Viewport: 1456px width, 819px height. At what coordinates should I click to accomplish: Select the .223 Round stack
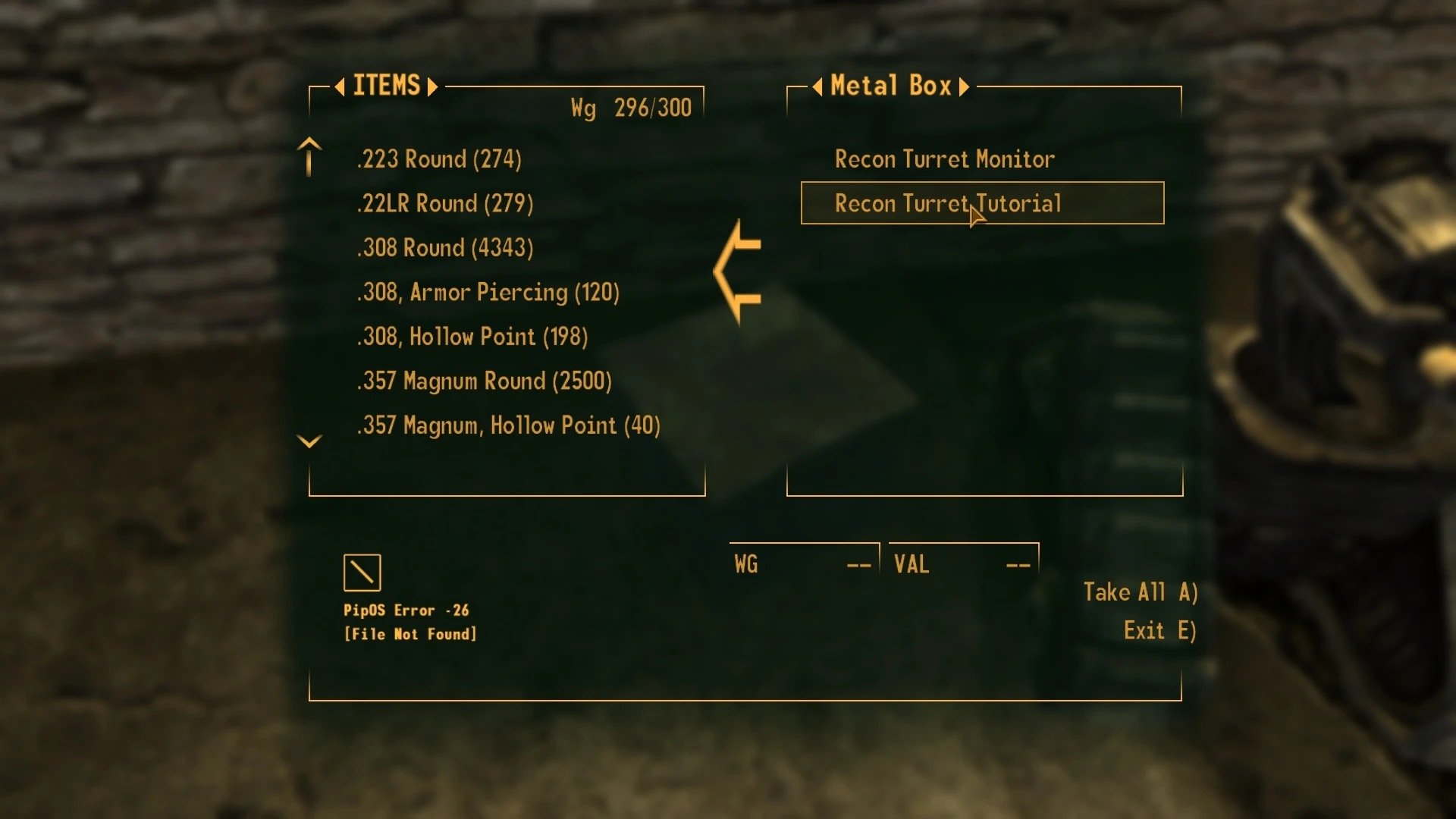click(x=439, y=159)
